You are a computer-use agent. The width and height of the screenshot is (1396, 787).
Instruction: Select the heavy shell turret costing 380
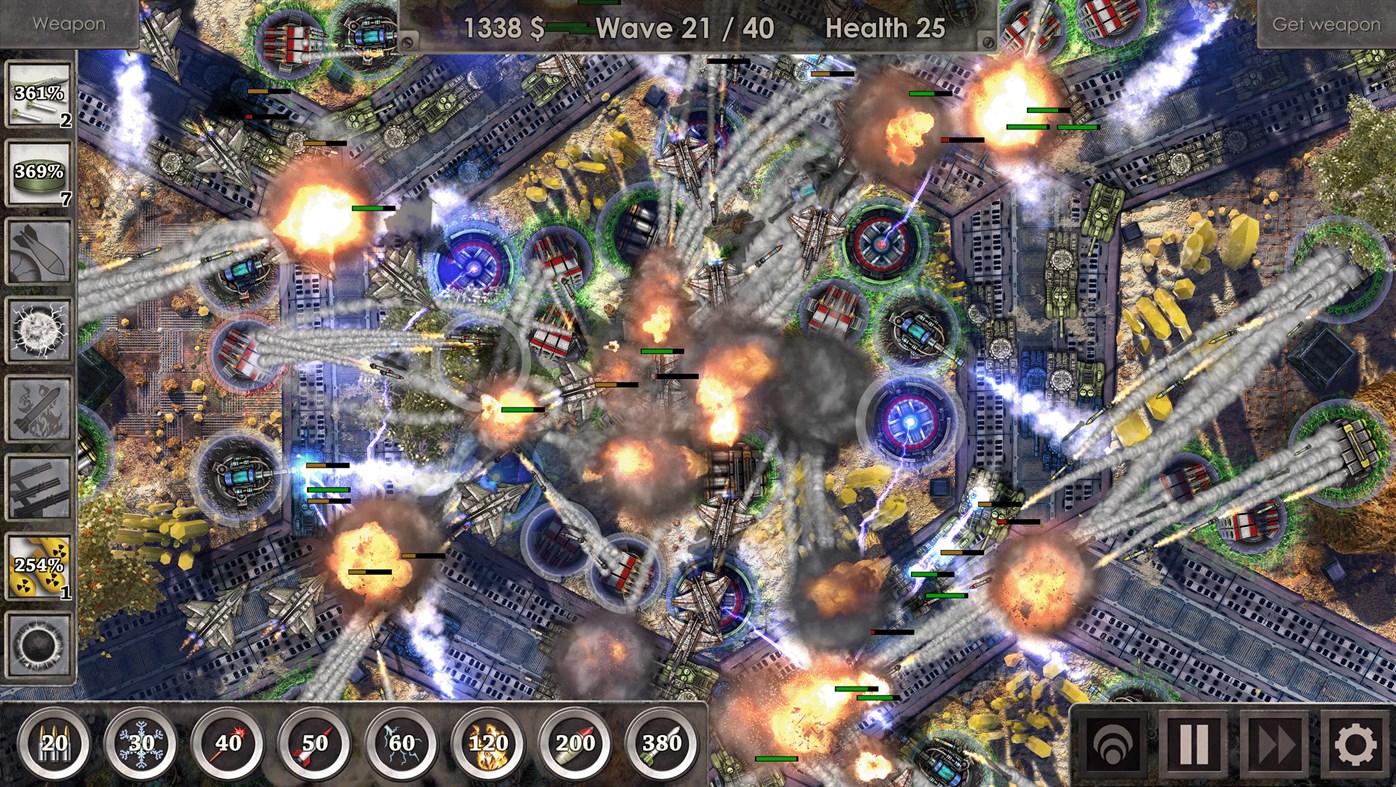(x=658, y=740)
